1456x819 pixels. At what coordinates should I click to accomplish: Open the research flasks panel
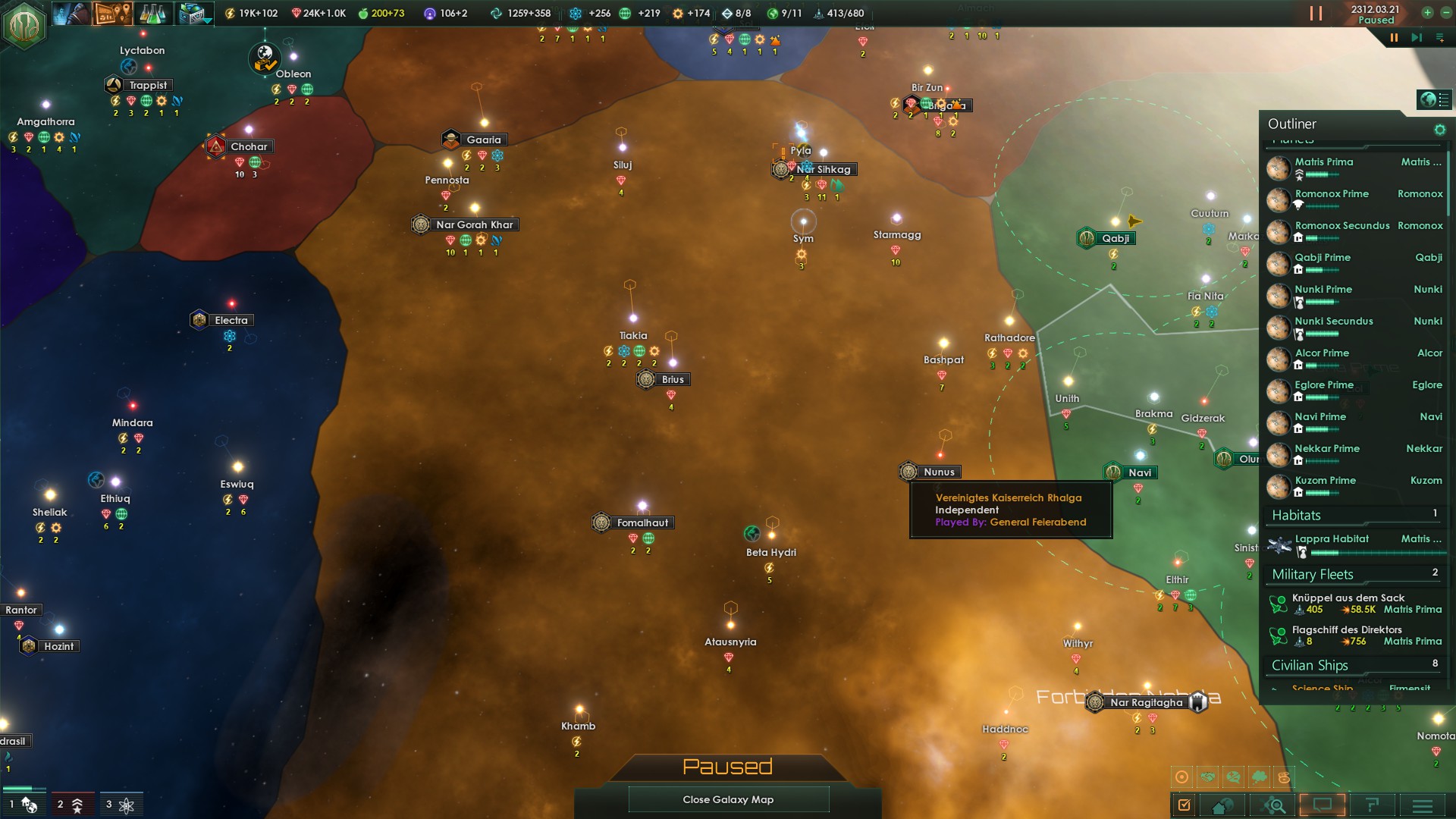153,13
